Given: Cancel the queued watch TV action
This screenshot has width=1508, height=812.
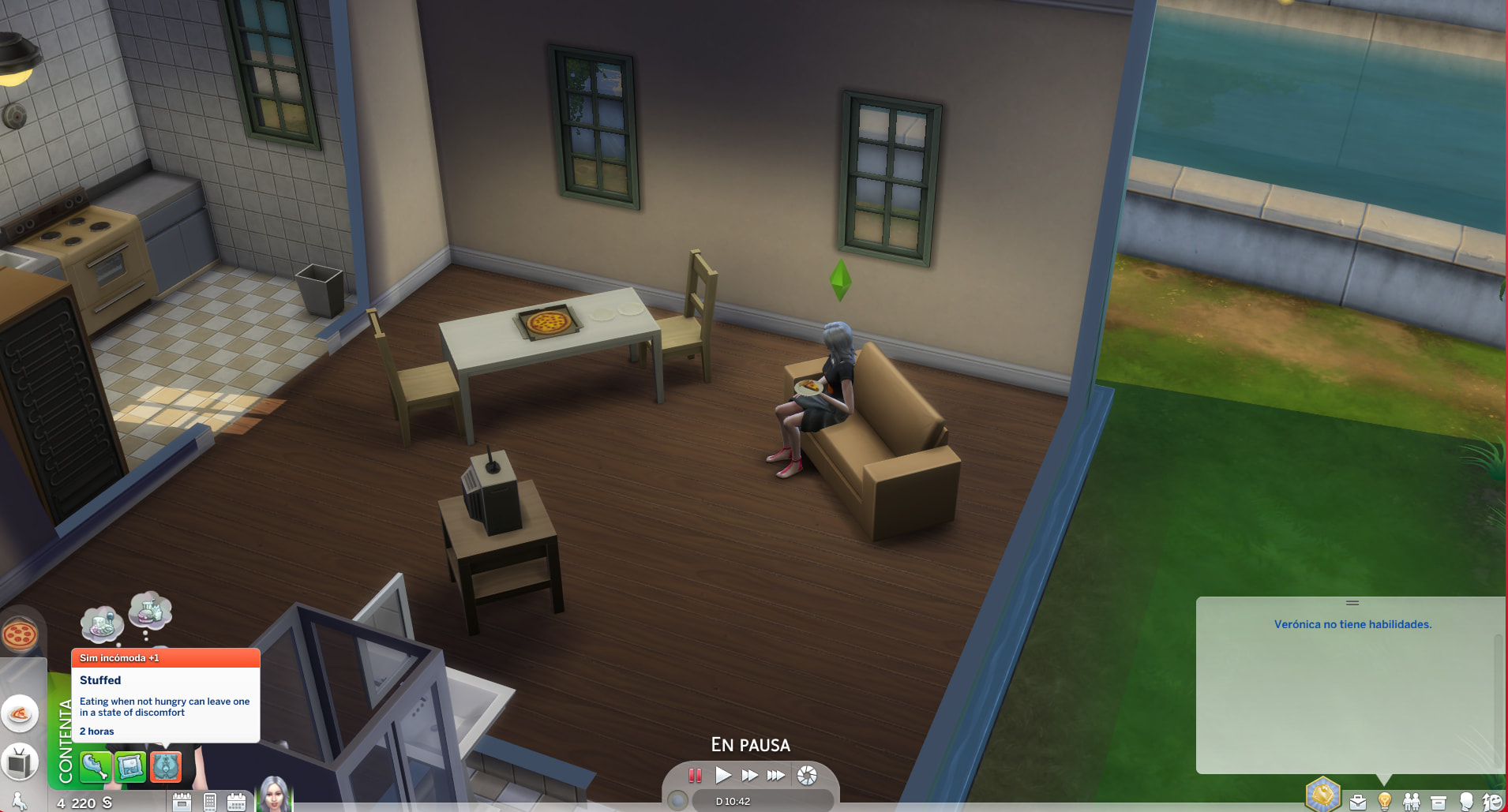Looking at the screenshot, I should [20, 762].
